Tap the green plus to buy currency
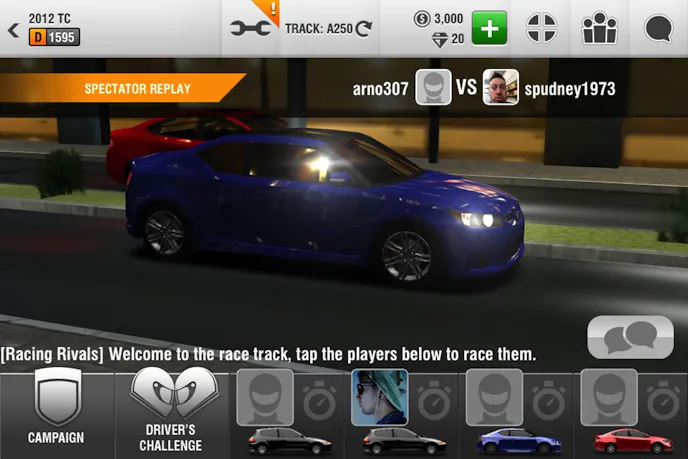688x459 pixels. coord(489,28)
